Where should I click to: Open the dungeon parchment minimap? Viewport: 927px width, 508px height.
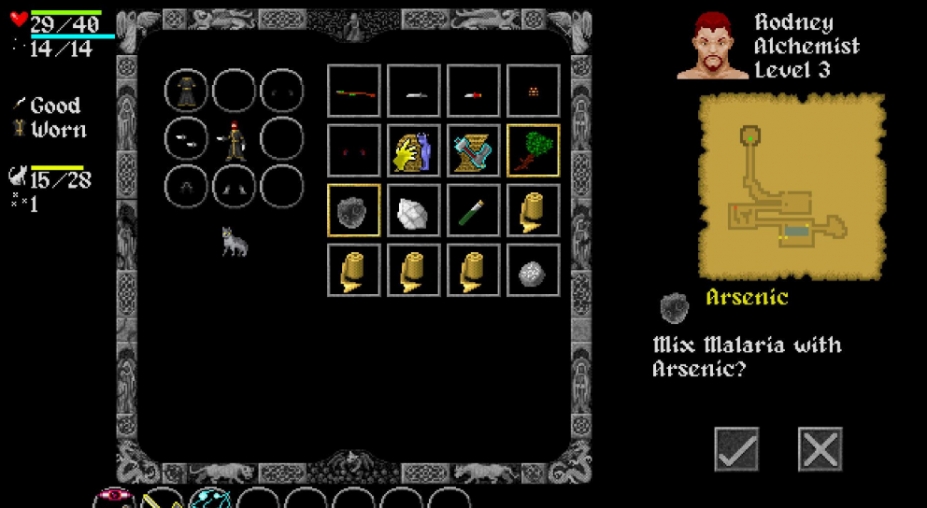click(791, 186)
